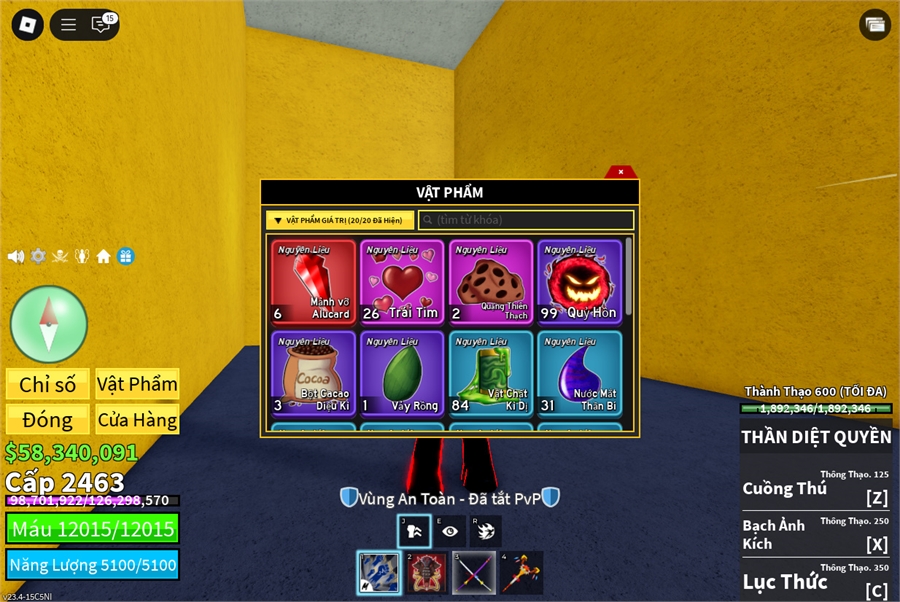Choose the Vảy Rồng green scale item
900x602 pixels.
[401, 373]
